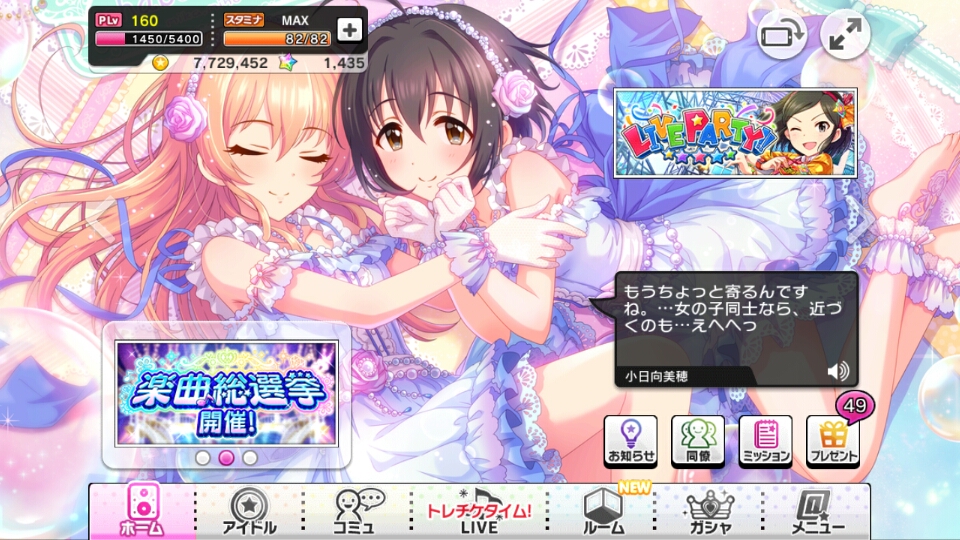Go to the コミュ tab
The image size is (960, 540).
[355, 512]
